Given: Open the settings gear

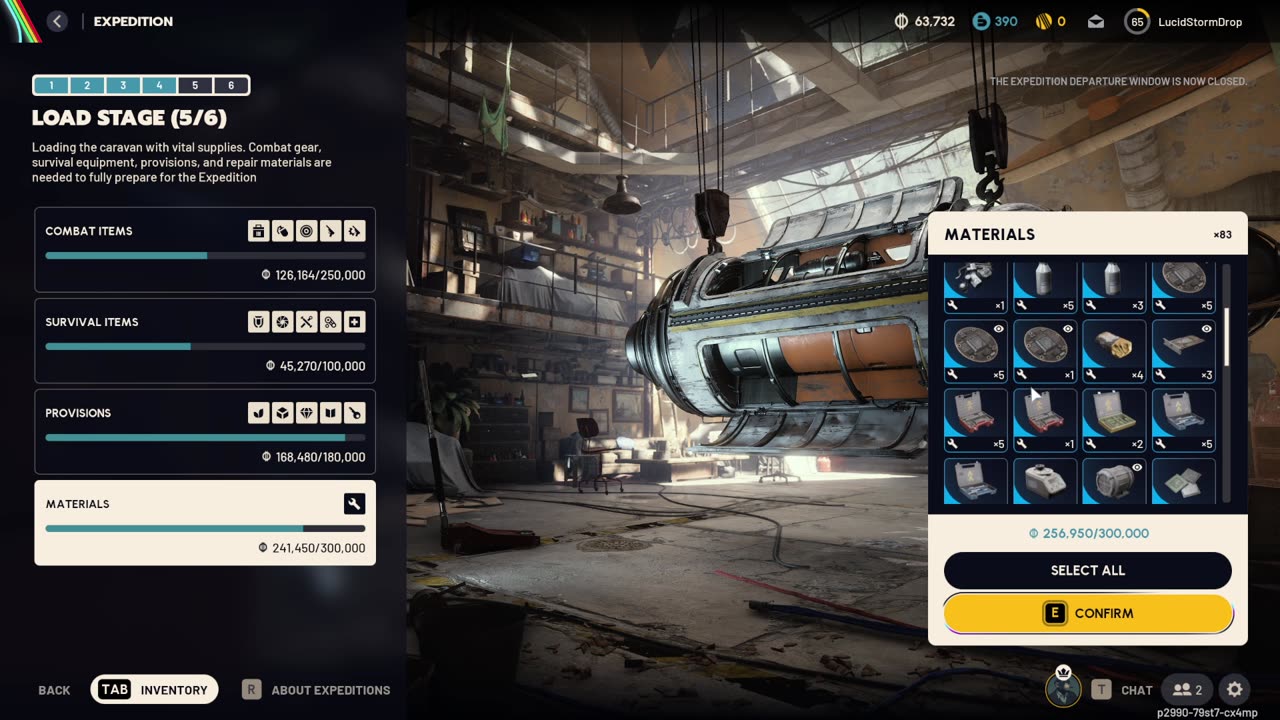Looking at the screenshot, I should (x=1235, y=689).
